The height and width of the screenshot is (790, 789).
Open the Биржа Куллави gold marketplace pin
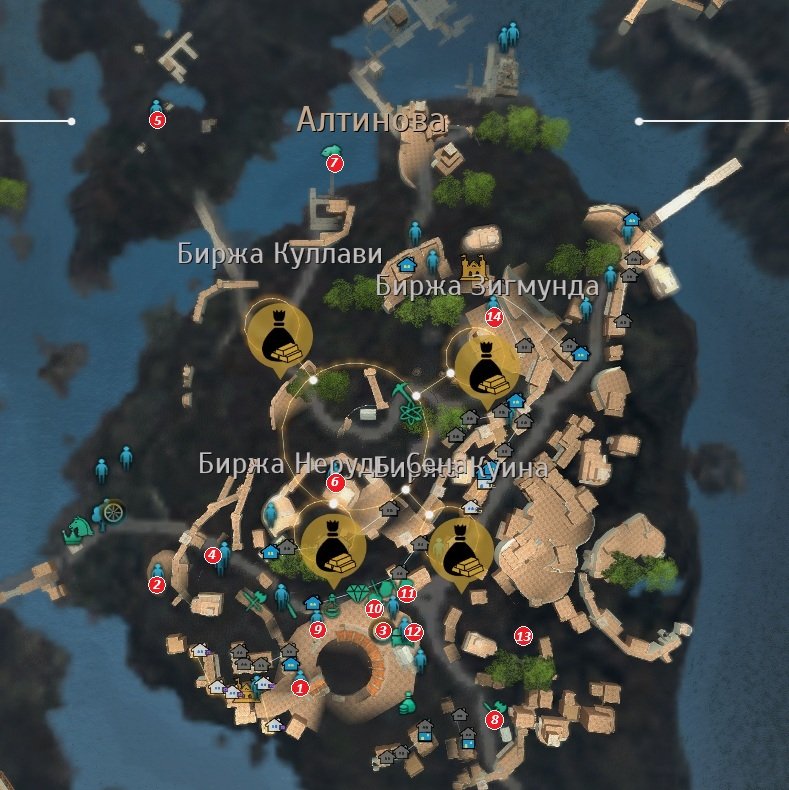tap(277, 335)
